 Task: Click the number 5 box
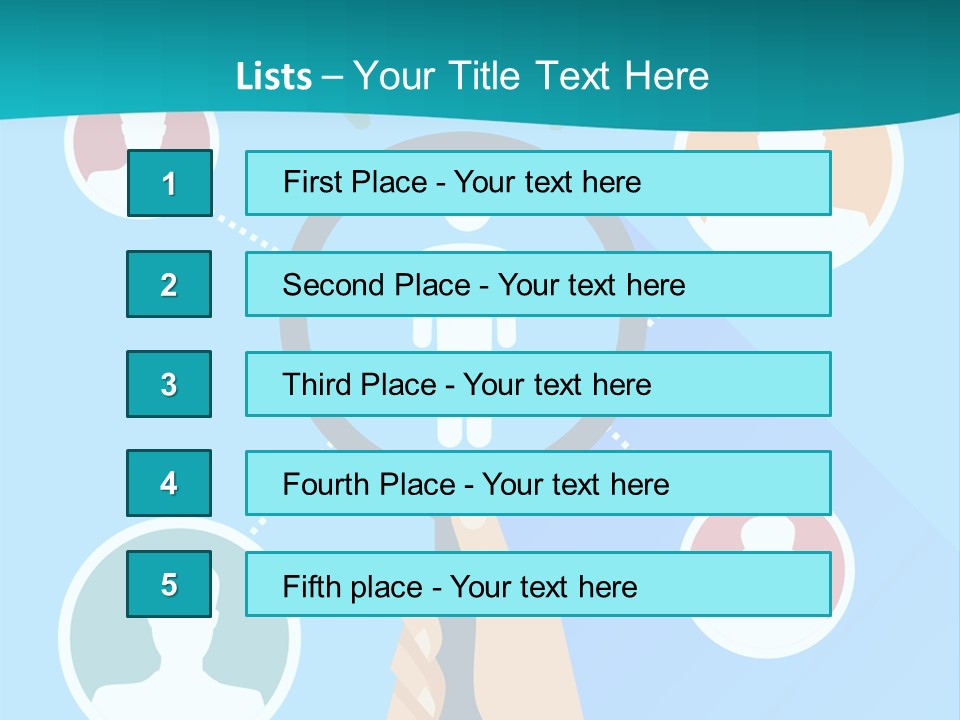169,584
